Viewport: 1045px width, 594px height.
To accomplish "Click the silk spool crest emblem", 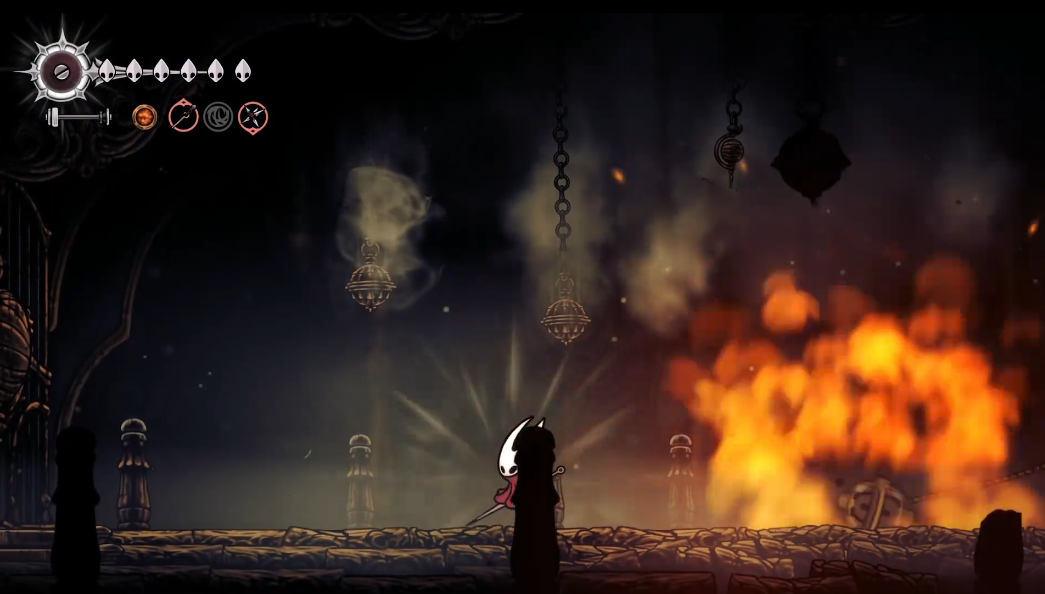I will click(60, 70).
